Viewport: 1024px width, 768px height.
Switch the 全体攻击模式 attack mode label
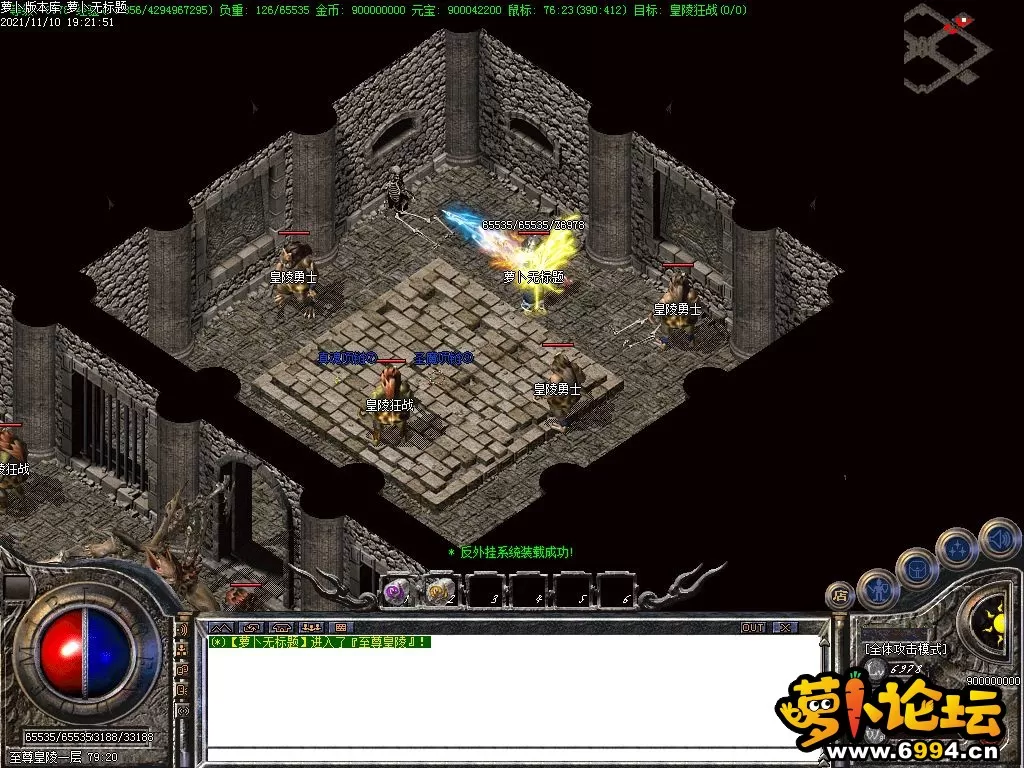click(906, 649)
